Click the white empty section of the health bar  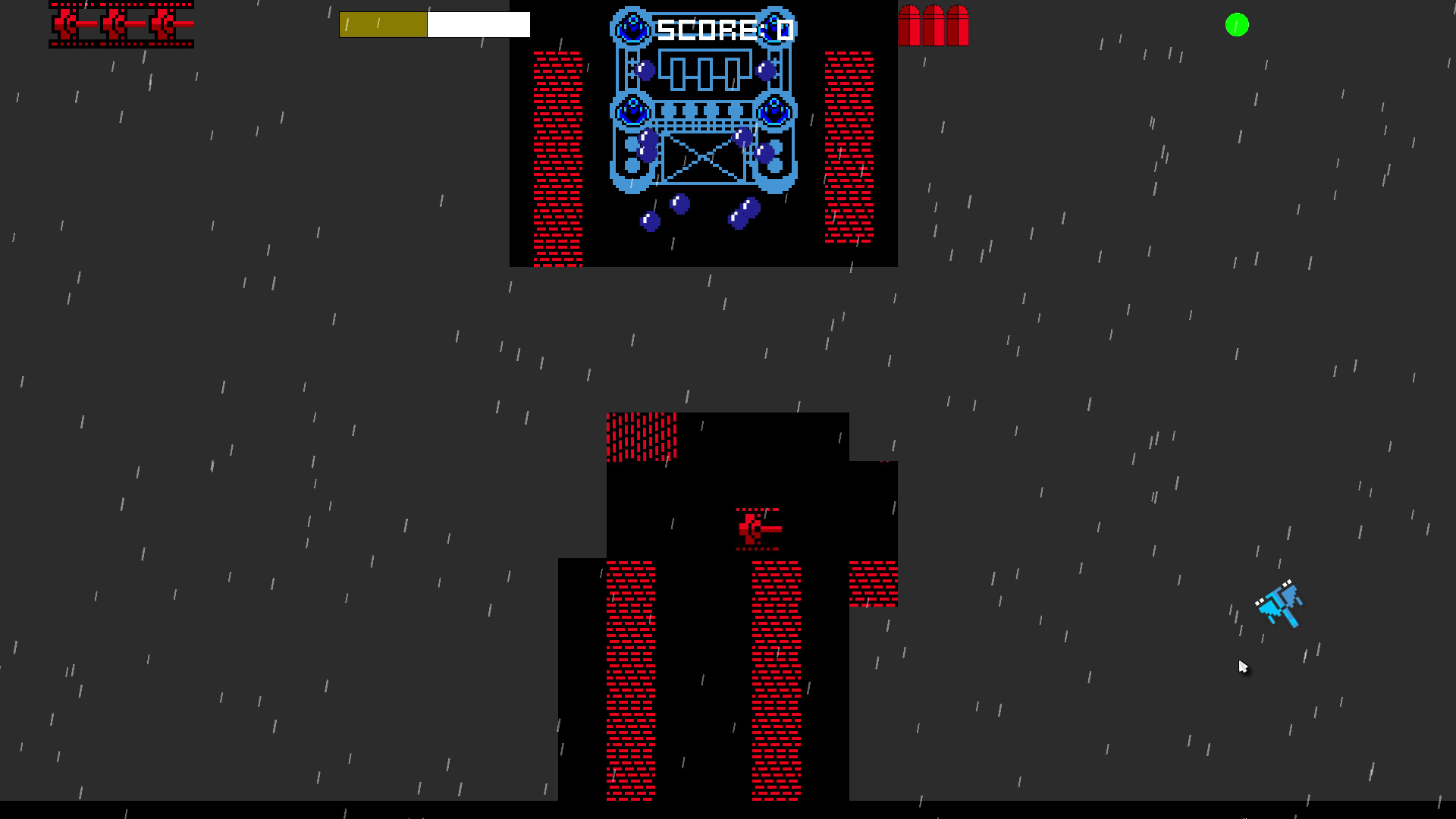coord(478,24)
